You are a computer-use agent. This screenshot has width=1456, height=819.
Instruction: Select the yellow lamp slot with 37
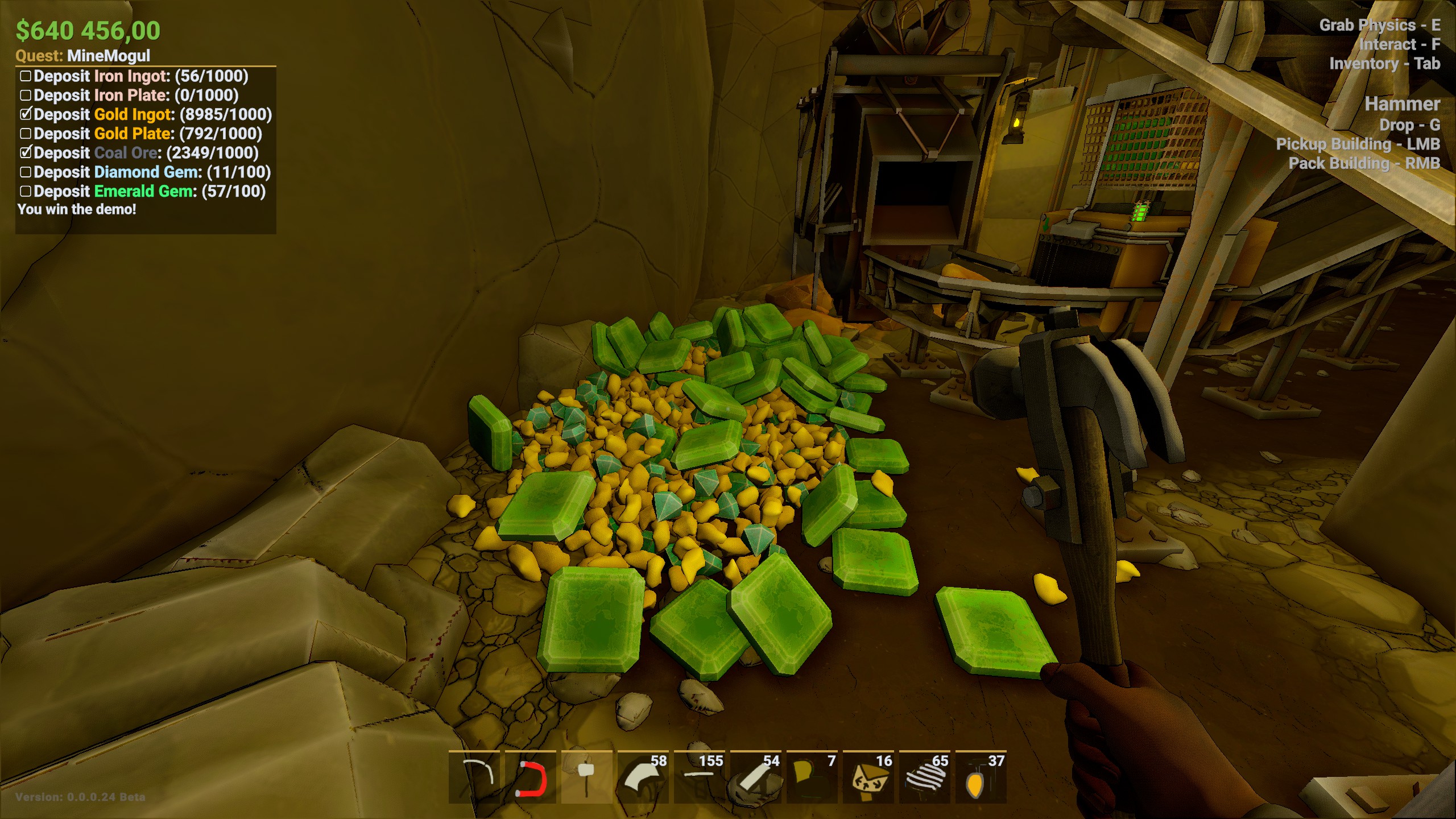point(981,777)
